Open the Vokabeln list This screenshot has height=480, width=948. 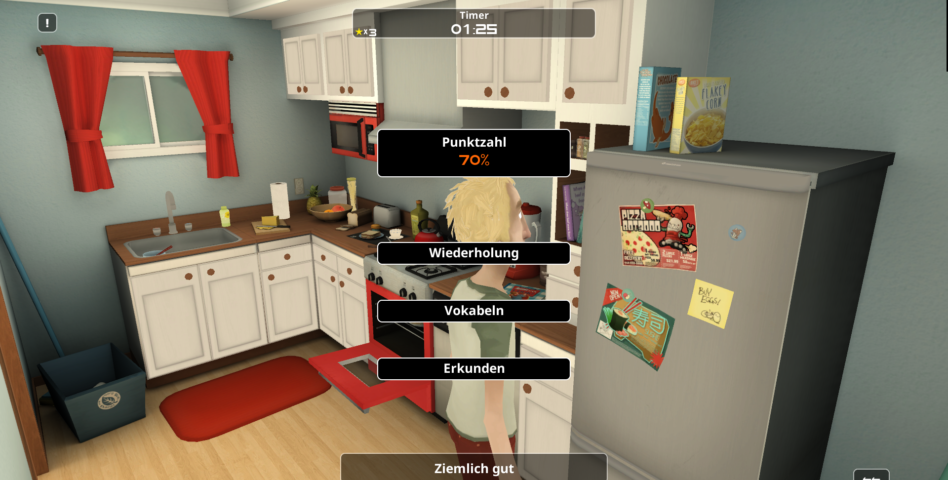473,311
